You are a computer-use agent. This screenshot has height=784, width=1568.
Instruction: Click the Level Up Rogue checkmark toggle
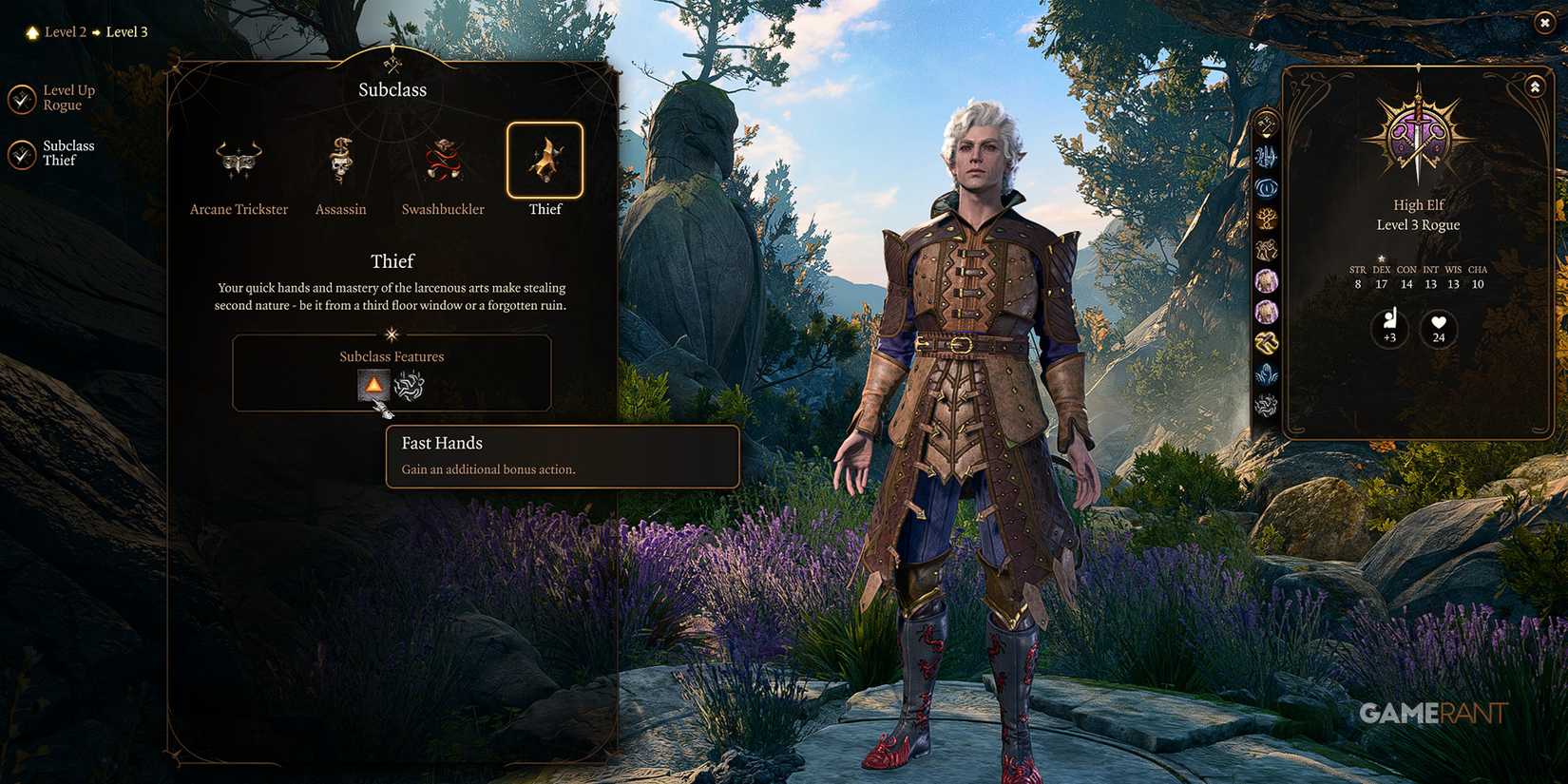click(22, 98)
